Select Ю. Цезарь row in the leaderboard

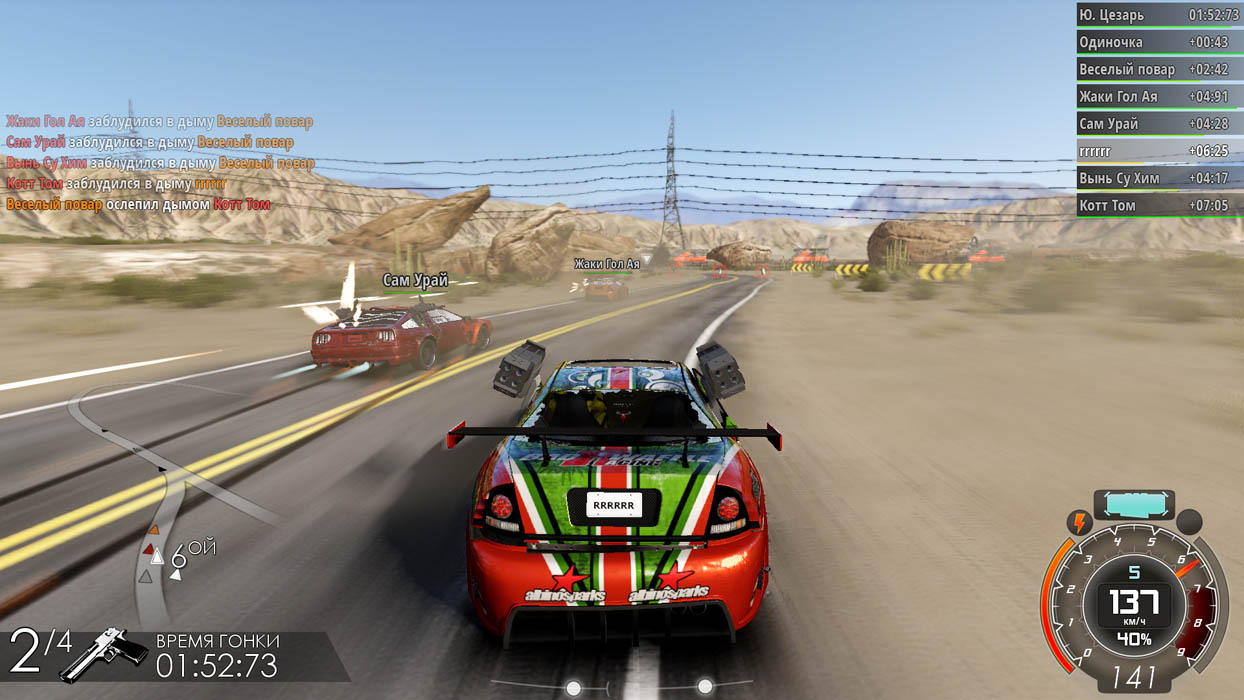point(1158,15)
